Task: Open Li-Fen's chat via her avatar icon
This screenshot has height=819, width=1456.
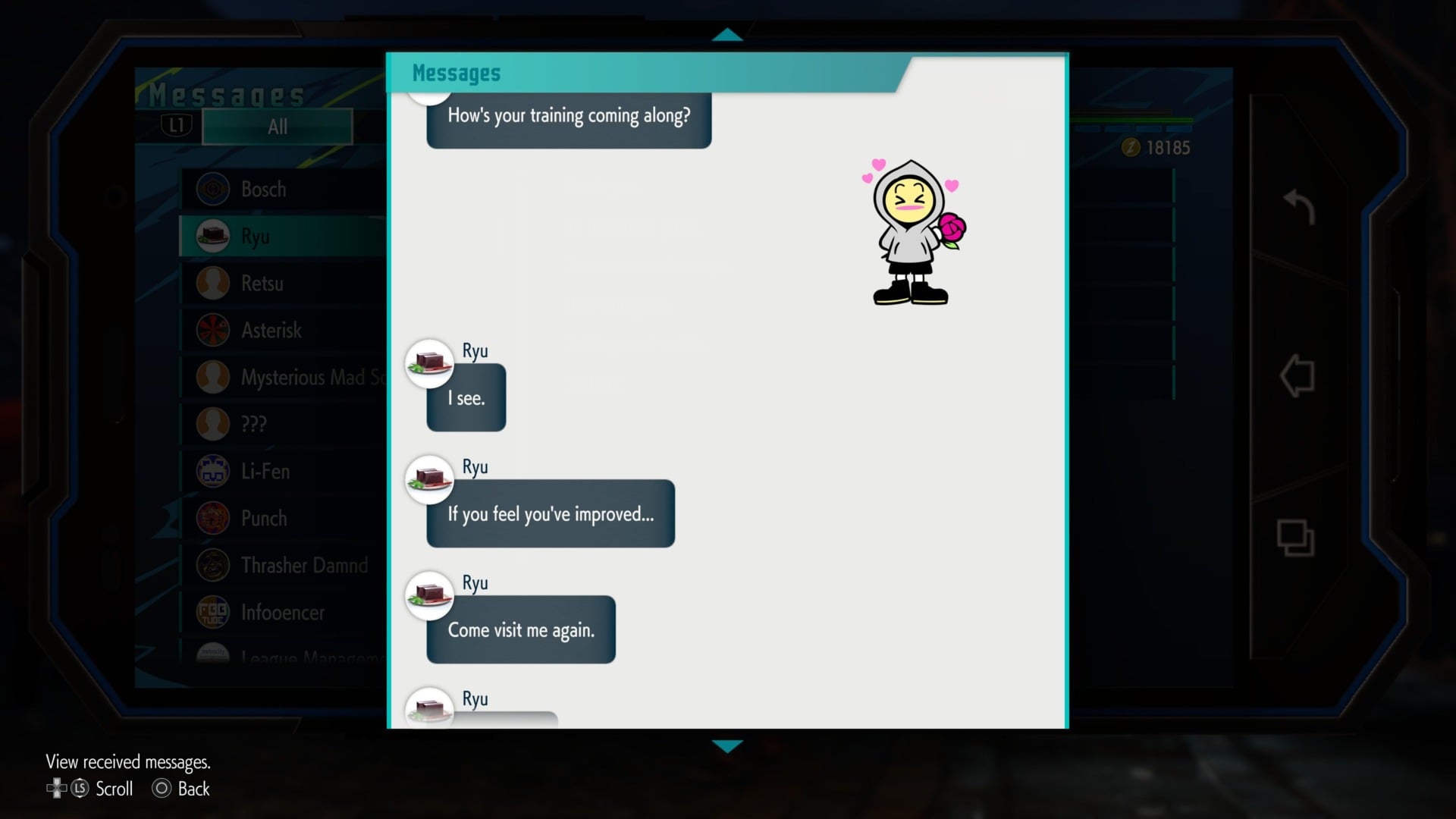Action: [212, 471]
